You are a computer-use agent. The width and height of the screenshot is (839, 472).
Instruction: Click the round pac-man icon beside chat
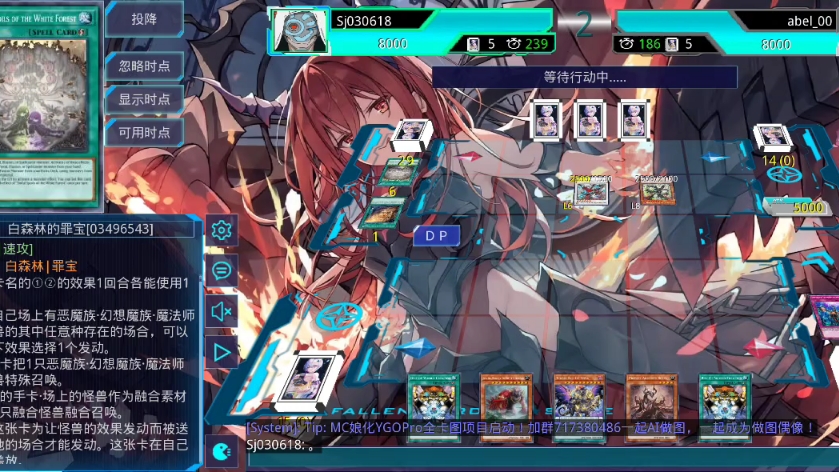tap(222, 450)
